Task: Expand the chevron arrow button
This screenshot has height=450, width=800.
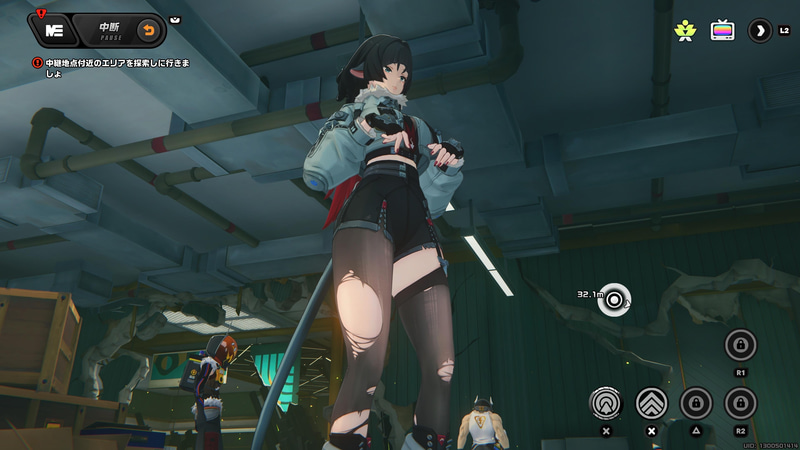Action: 760,30
